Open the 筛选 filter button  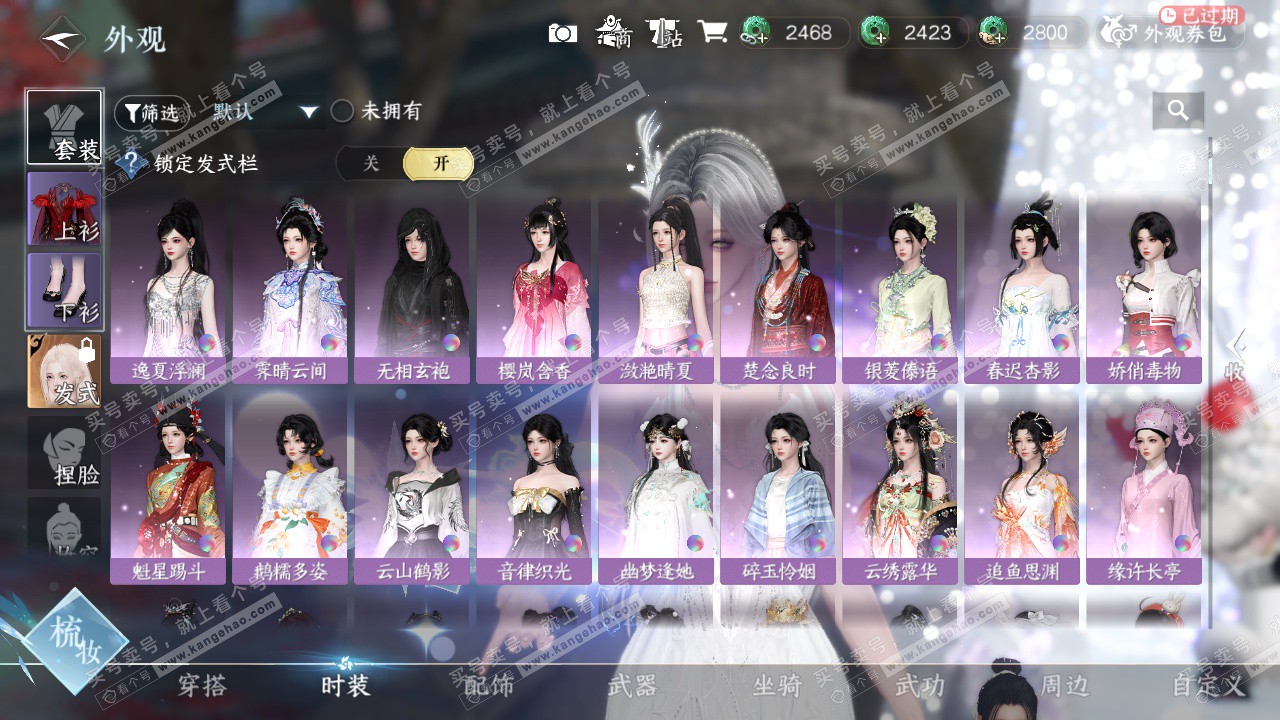tap(151, 113)
